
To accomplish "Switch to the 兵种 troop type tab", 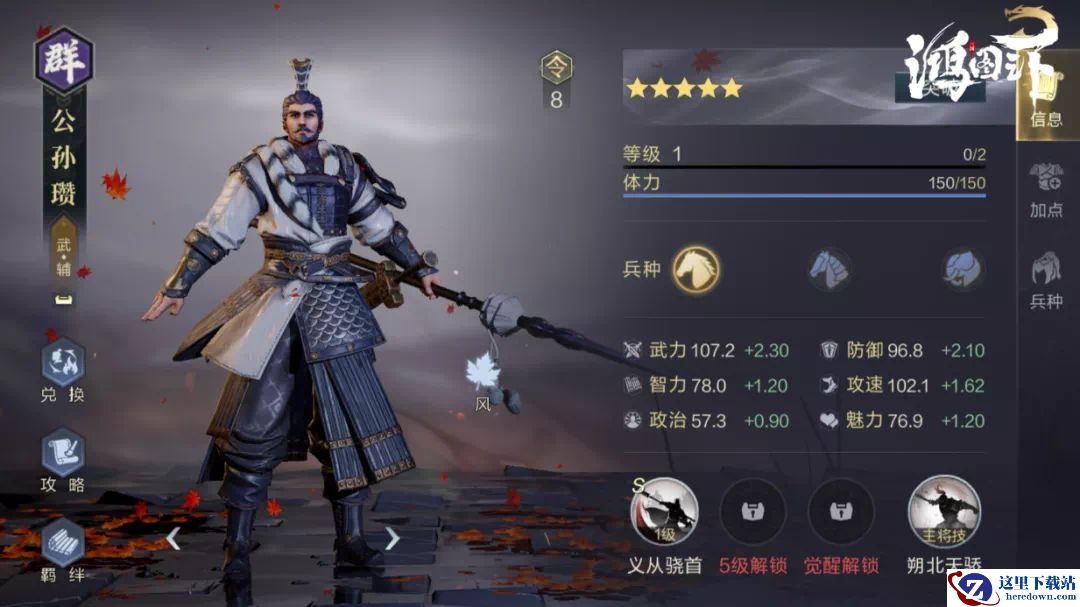I will tap(1046, 279).
